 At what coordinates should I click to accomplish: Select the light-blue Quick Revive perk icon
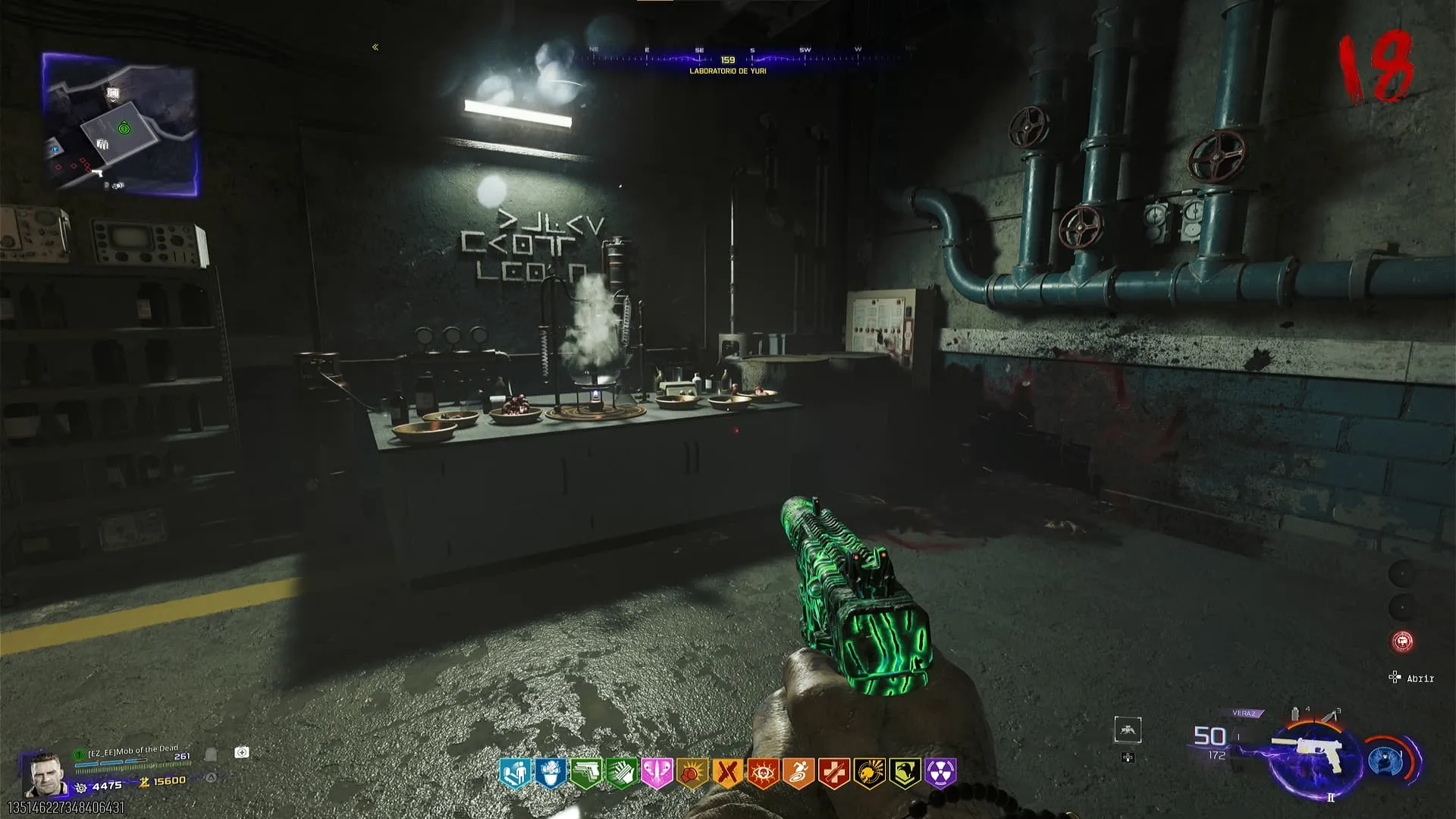coord(514,773)
